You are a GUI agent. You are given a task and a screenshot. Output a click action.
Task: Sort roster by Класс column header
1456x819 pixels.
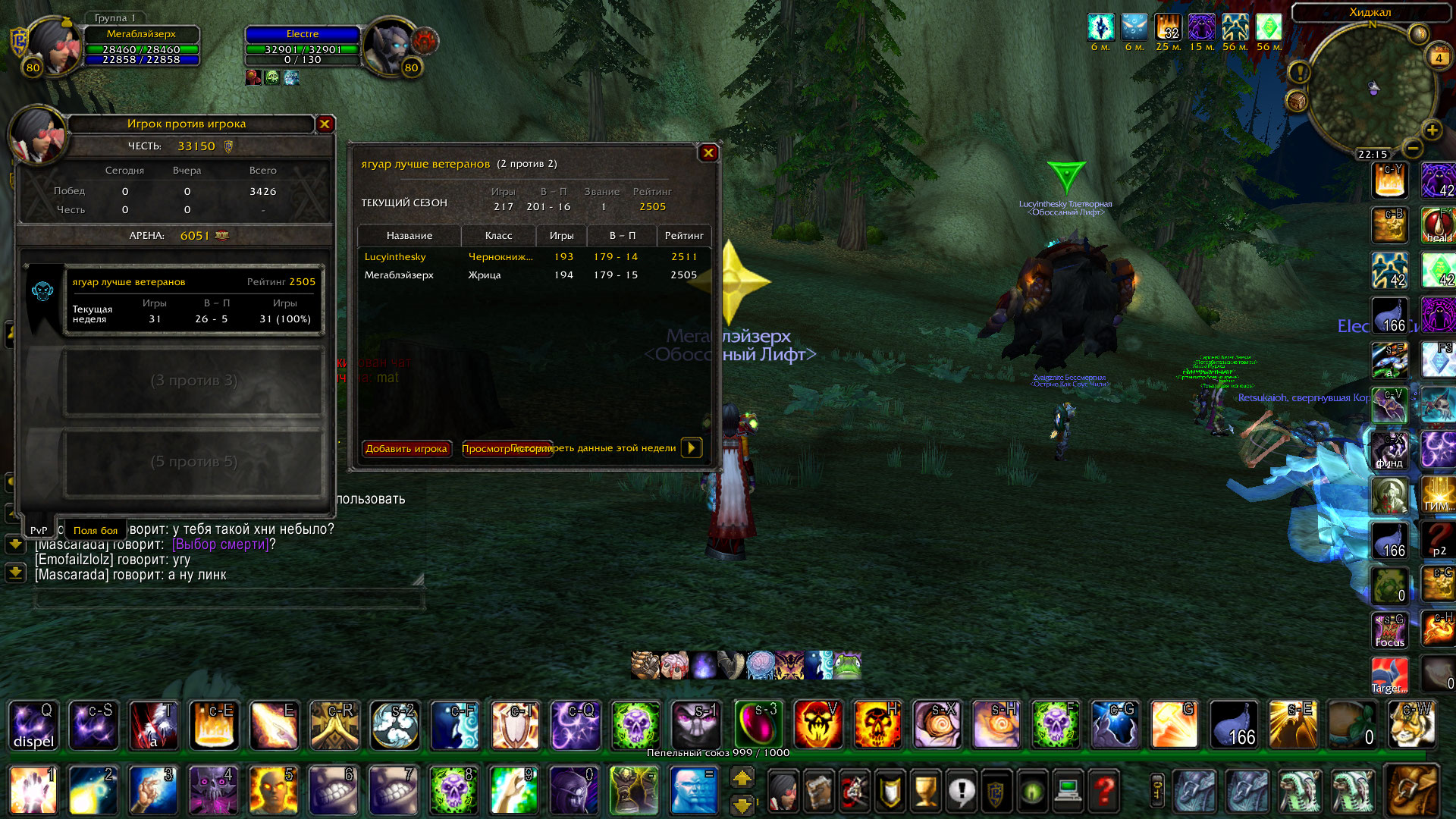point(498,236)
